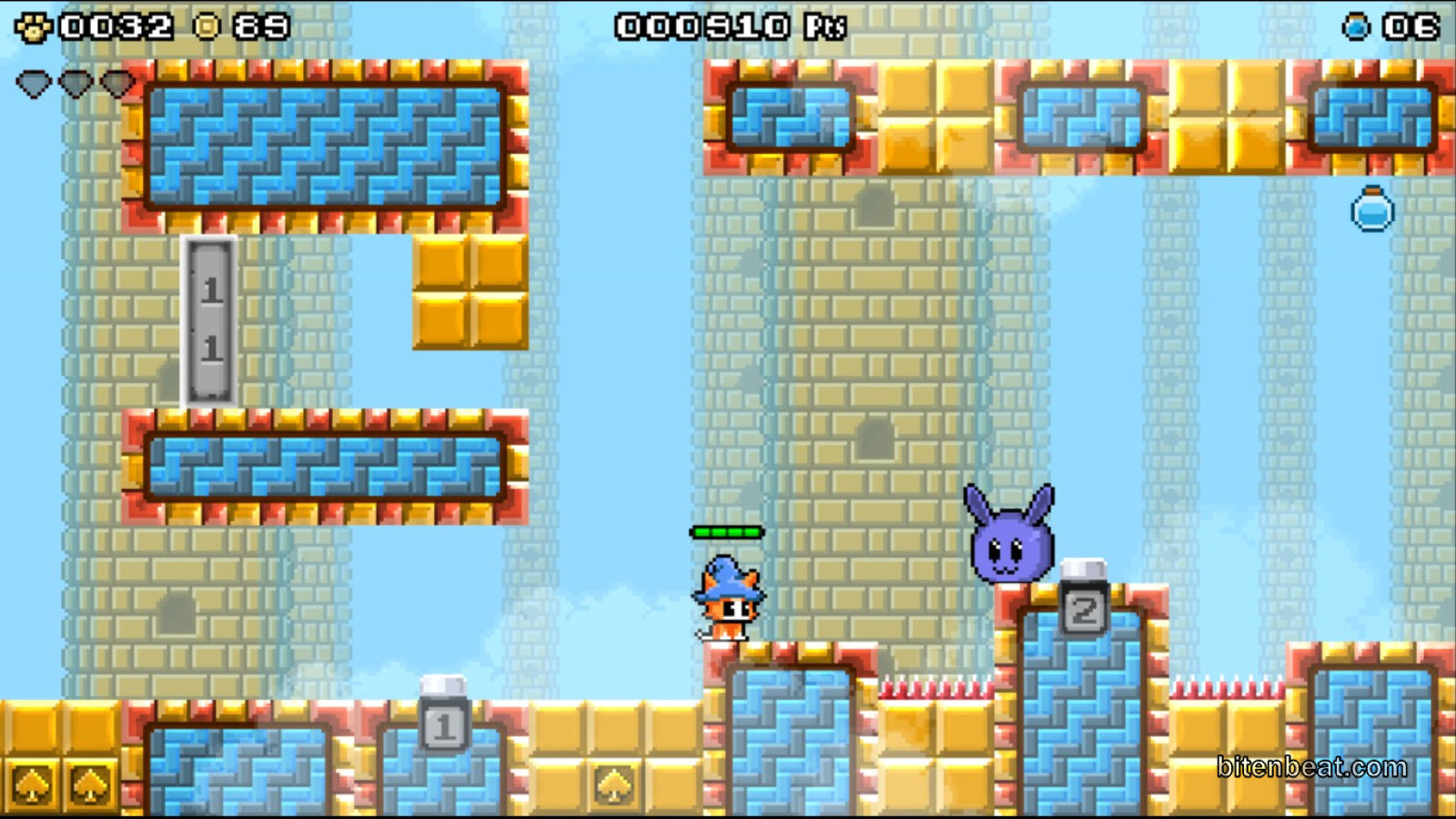
Task: Open the bitenbeat.com watermark link
Action: (x=1311, y=767)
